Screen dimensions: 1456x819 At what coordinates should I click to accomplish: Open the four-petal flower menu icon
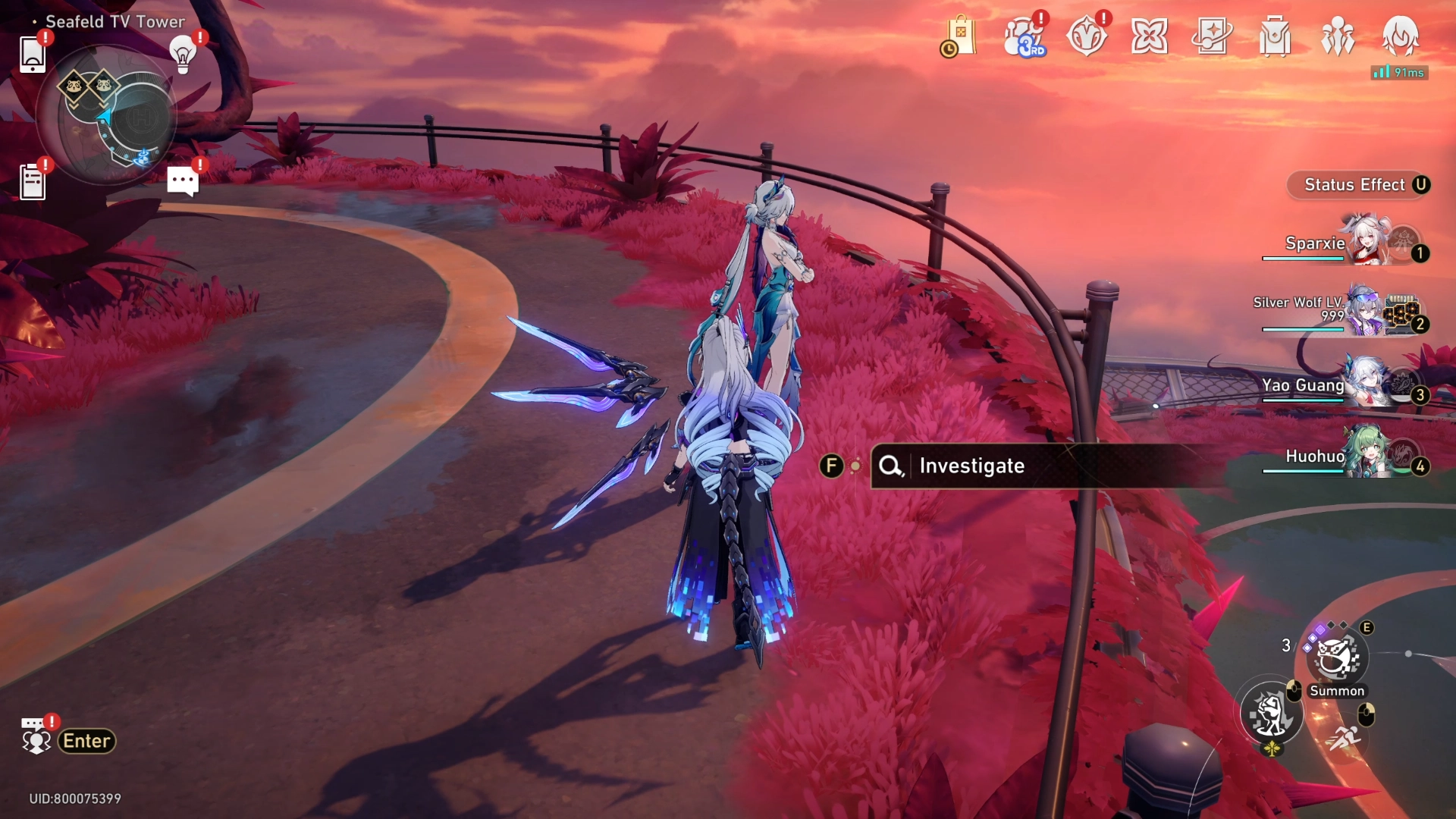[1149, 36]
